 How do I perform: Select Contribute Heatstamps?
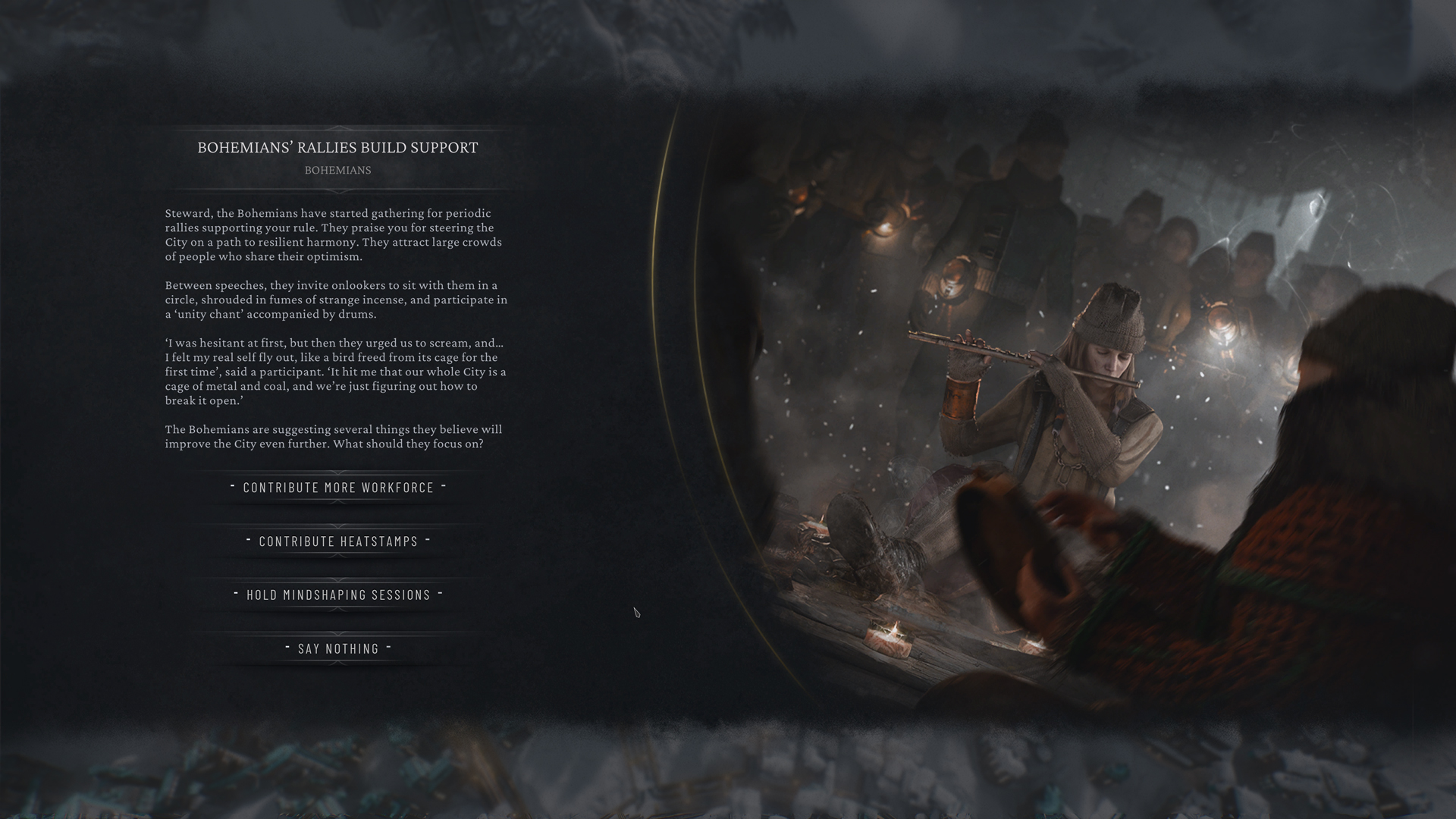coord(337,541)
